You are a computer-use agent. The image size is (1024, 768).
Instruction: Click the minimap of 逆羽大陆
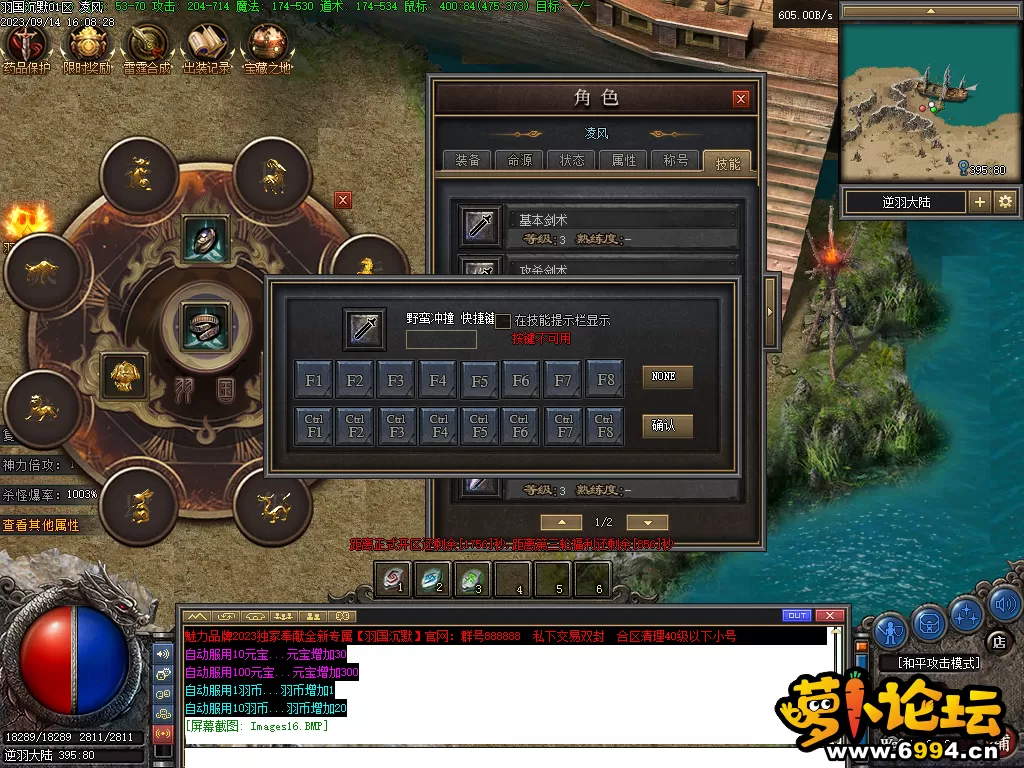916,102
